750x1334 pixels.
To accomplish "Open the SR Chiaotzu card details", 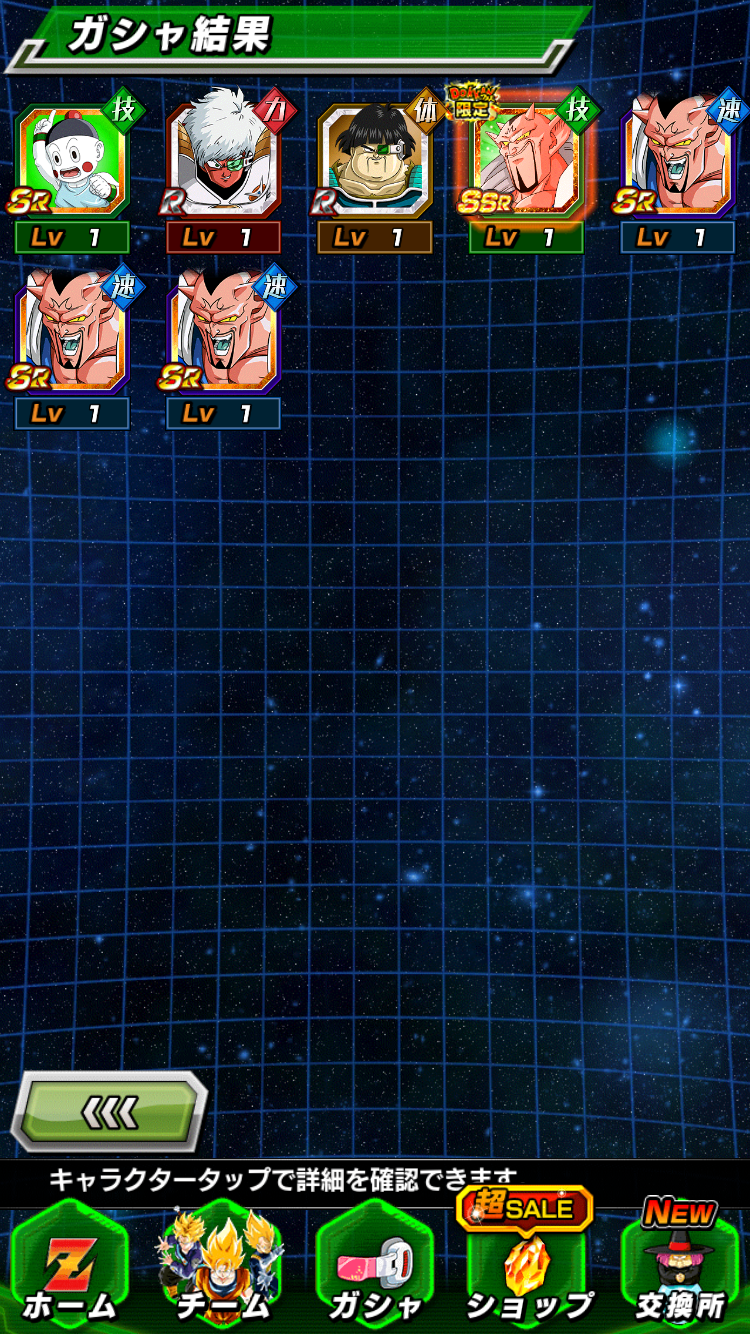I will (72, 162).
